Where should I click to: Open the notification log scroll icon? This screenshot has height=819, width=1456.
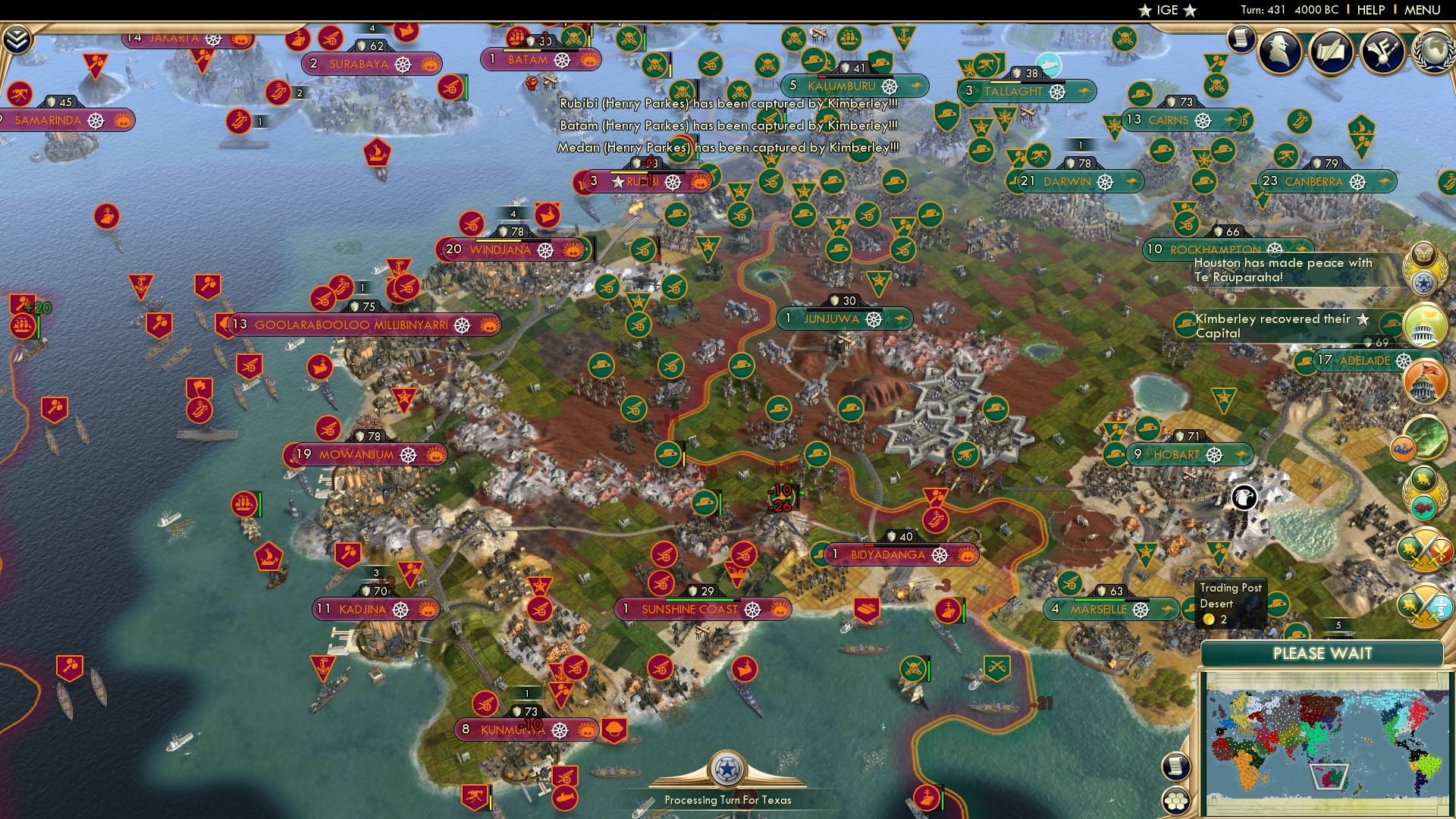tap(1241, 39)
